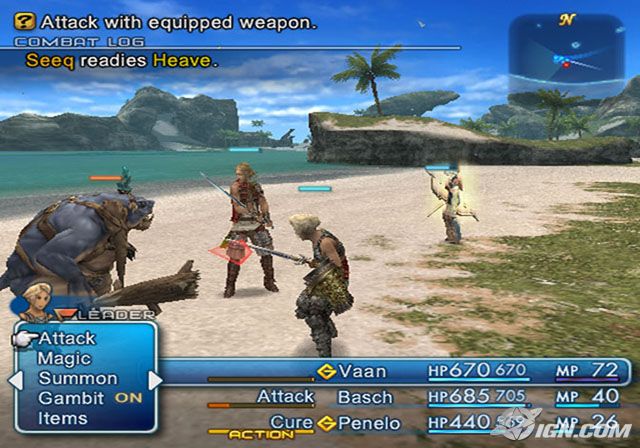
Task: Select Vaan in the party list
Action: click(362, 371)
